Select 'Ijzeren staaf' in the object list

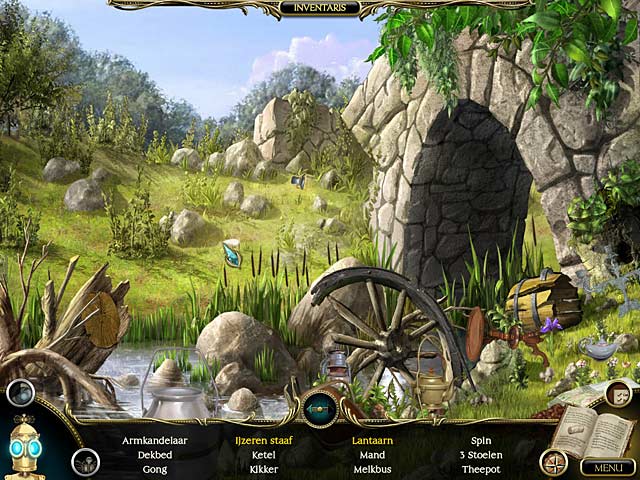[x=264, y=439]
